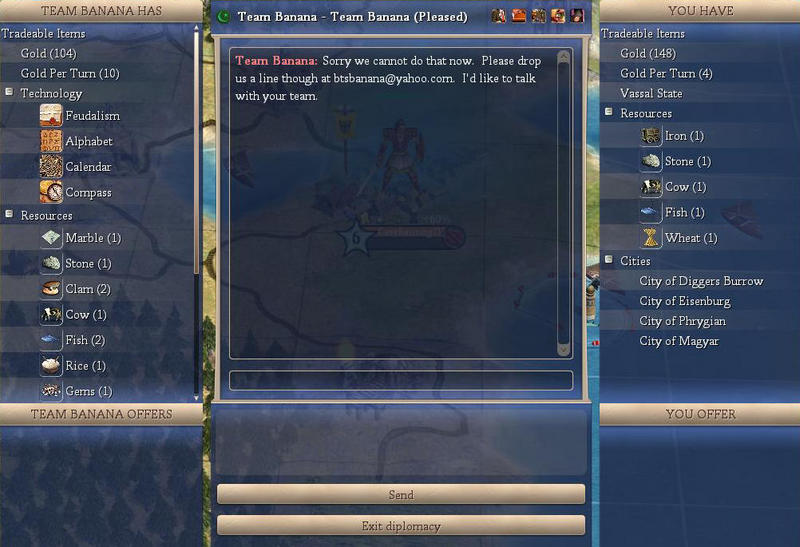Collapse Team Banana's Technology list

pos(9,93)
